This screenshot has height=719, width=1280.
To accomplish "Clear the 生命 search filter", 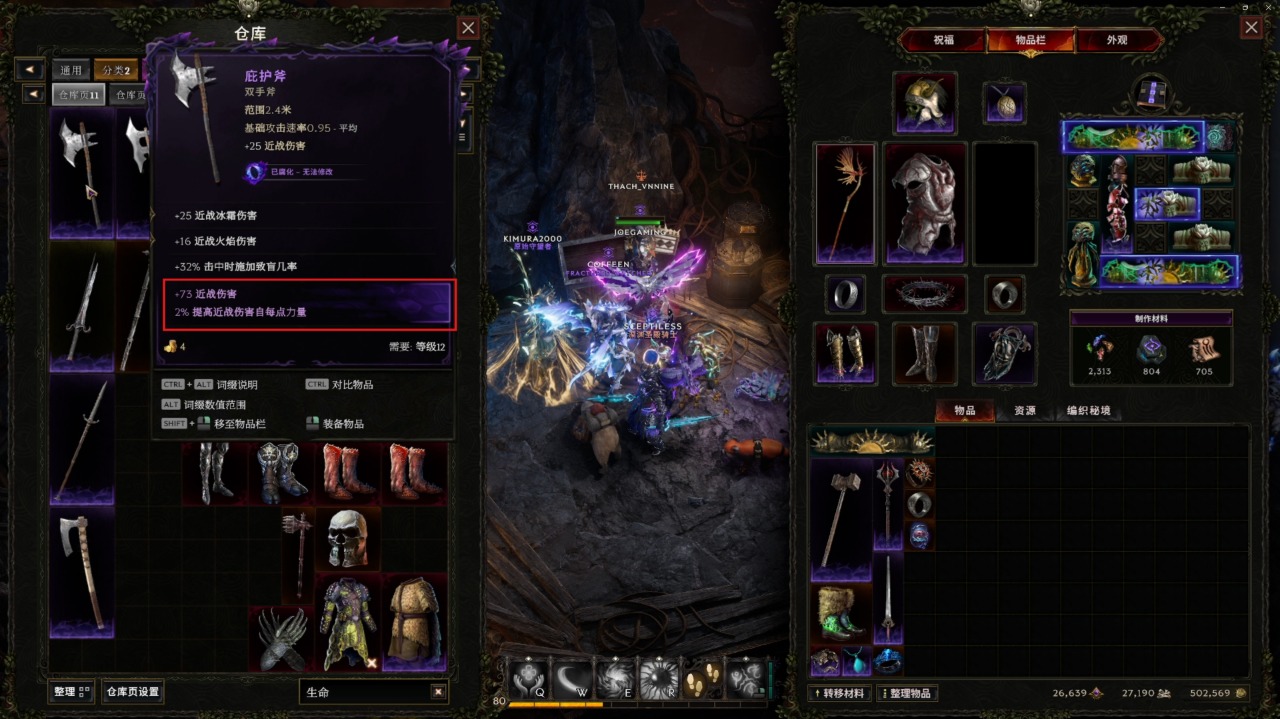I will [438, 692].
